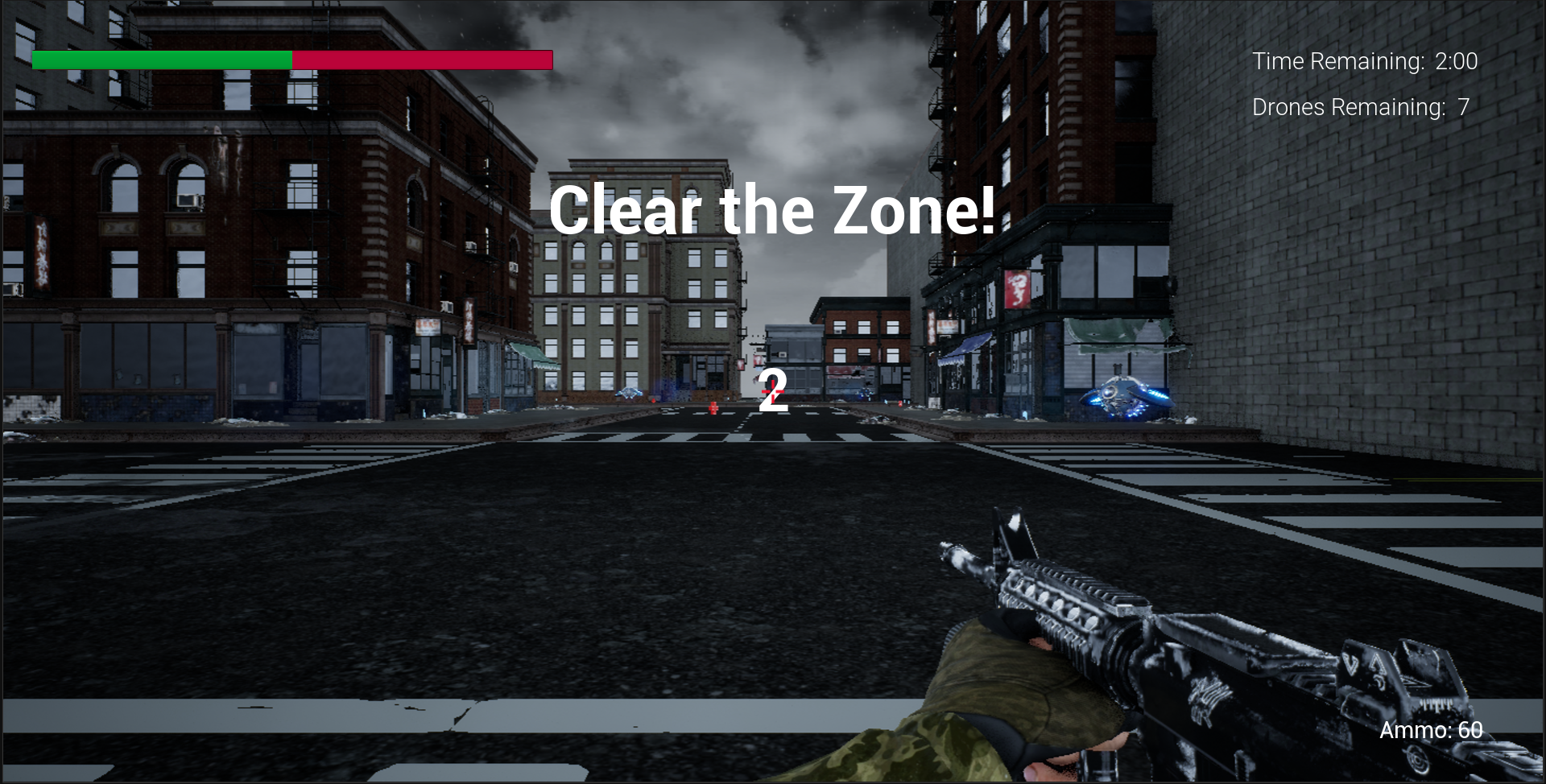This screenshot has width=1546, height=784.
Task: Click the green portion of the health bar
Action: click(x=161, y=58)
